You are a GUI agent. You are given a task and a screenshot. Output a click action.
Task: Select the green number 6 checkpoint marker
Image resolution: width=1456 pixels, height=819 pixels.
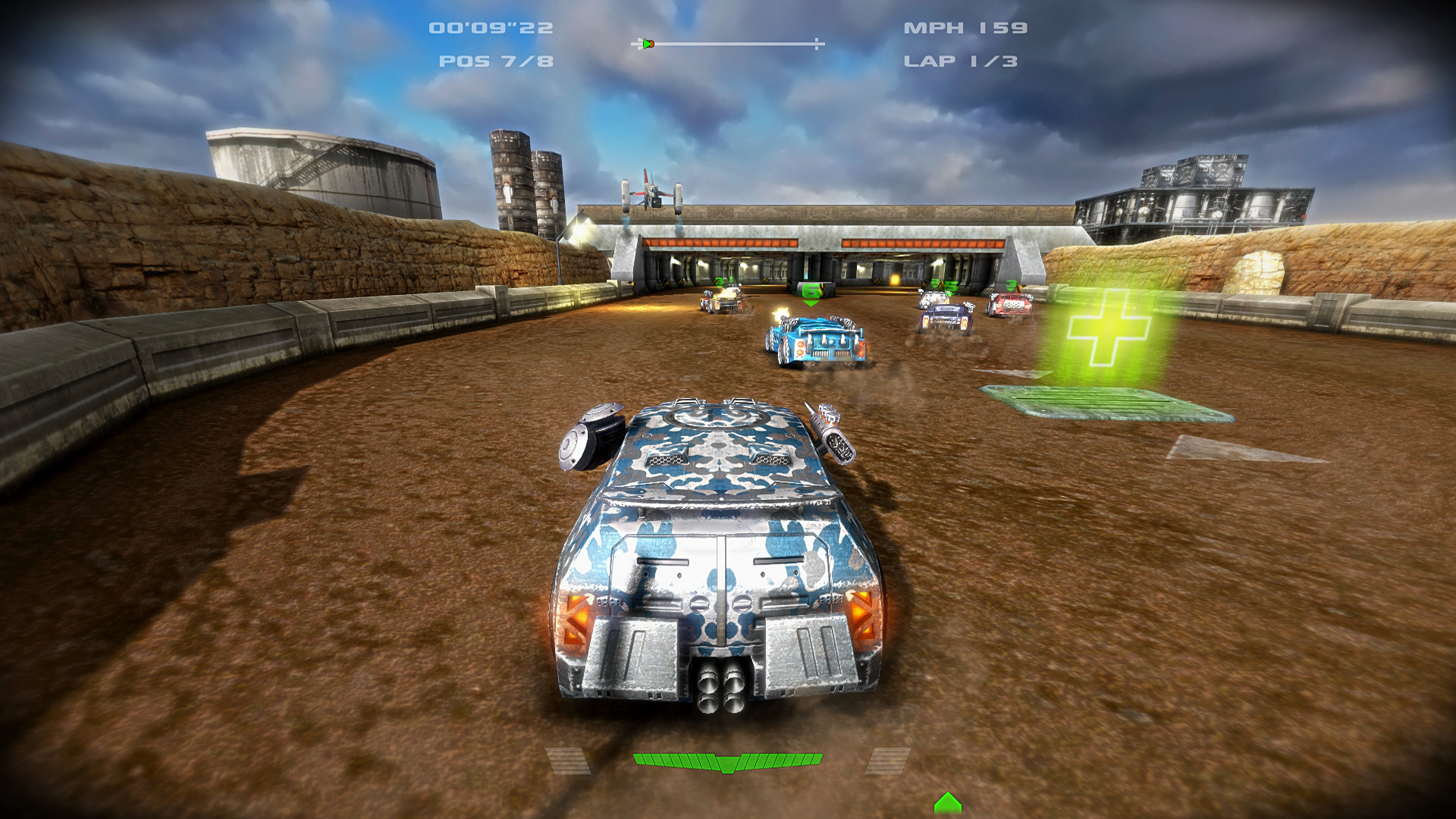point(811,290)
